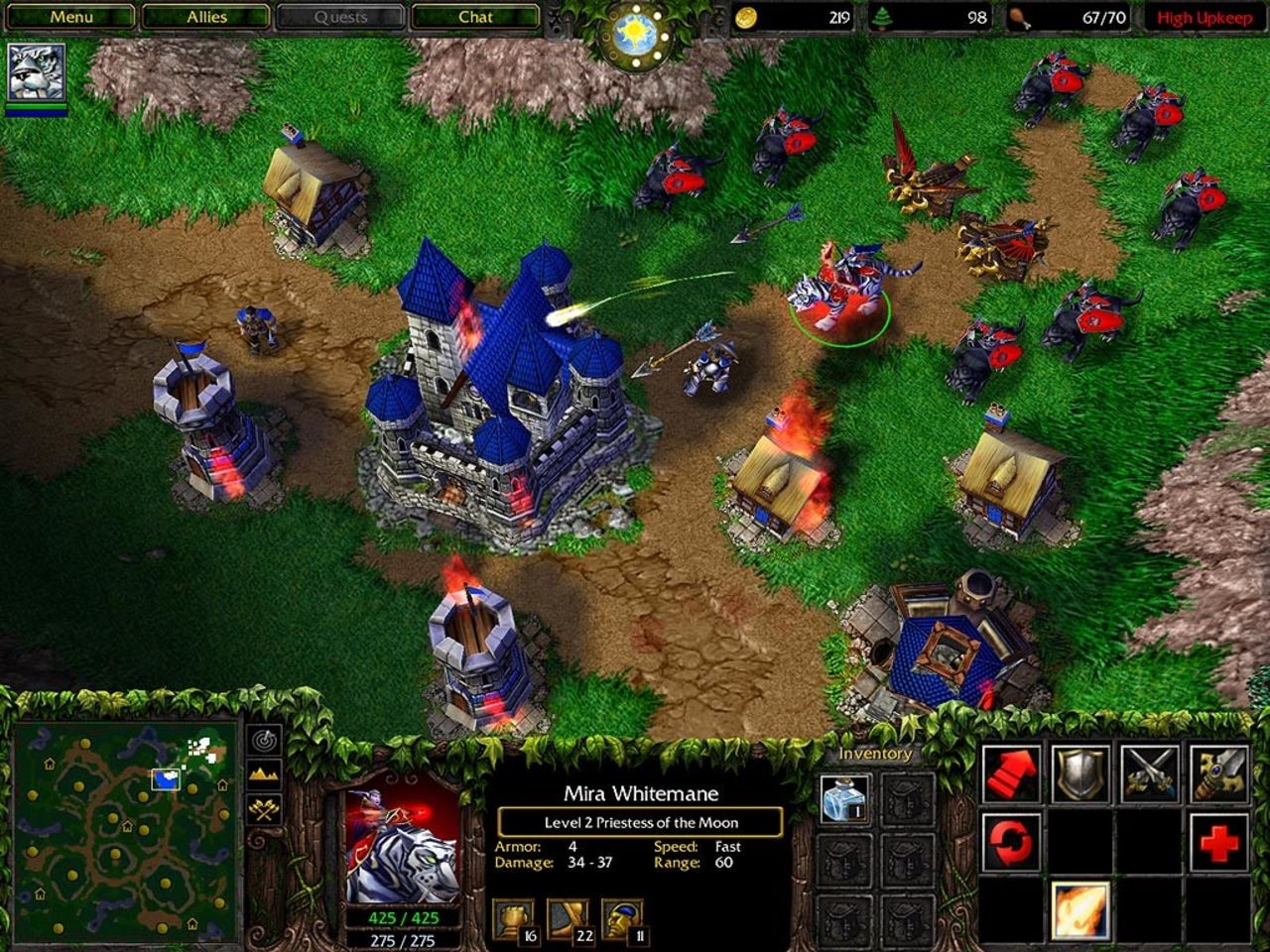Click the Intelligence attribute icon showing 11
Viewport: 1270px width, 952px height.
(x=620, y=917)
